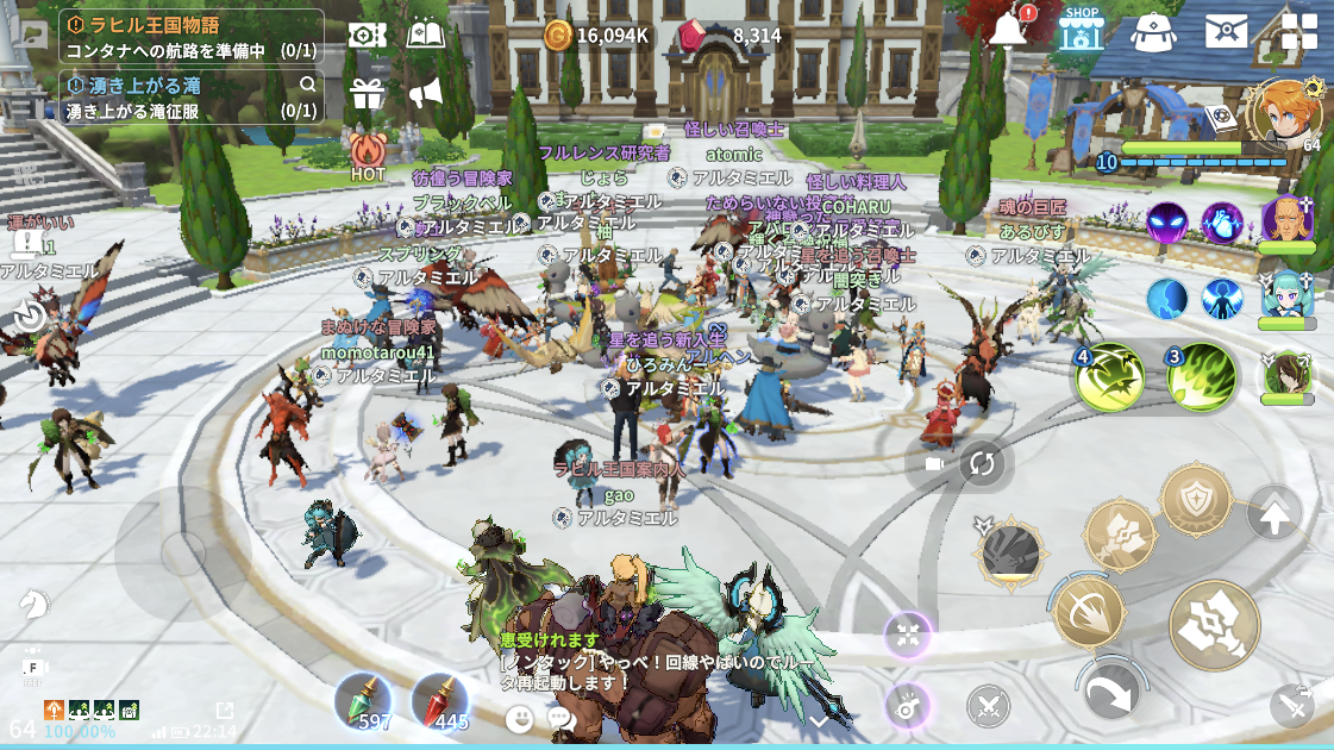Viewport: 1334px width, 750px height.
Task: Open the chat speech-bubbles button
Action: point(562,717)
